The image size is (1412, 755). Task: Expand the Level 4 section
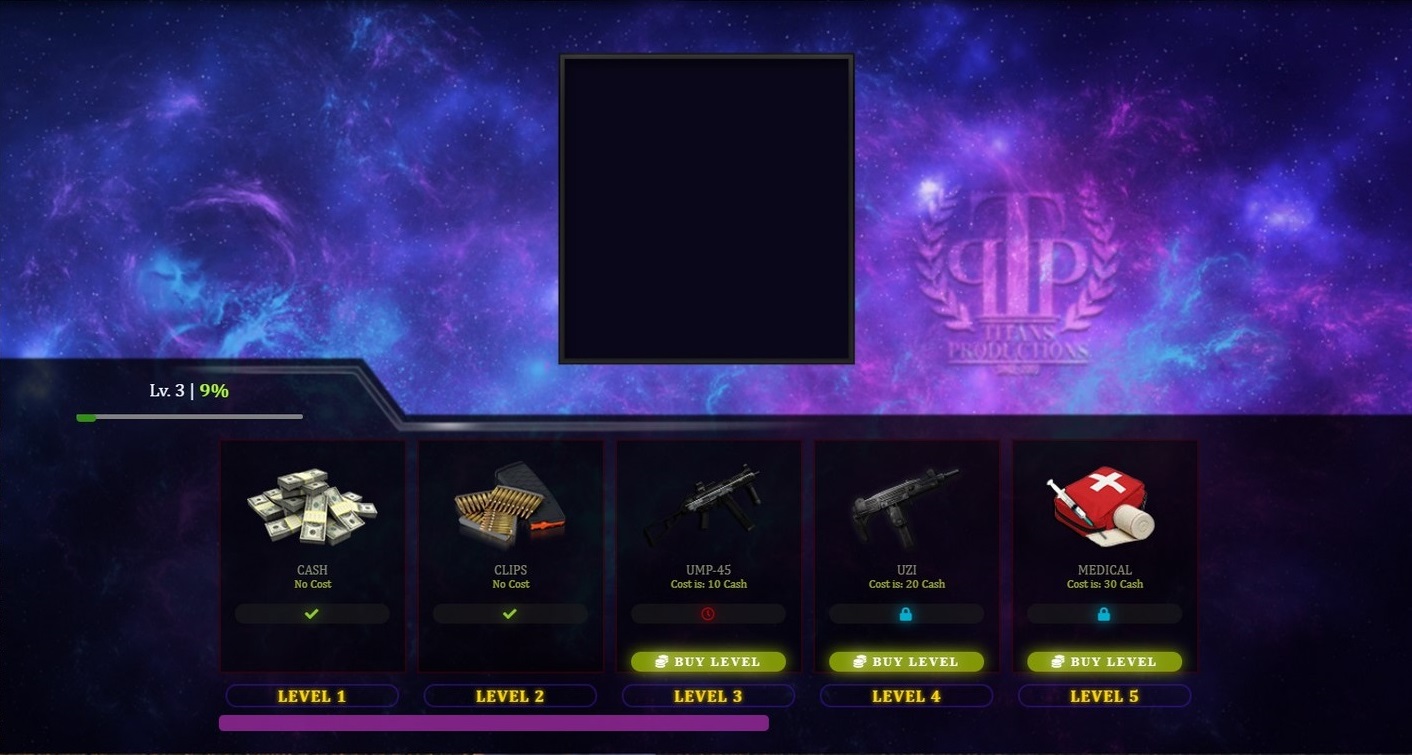point(906,695)
